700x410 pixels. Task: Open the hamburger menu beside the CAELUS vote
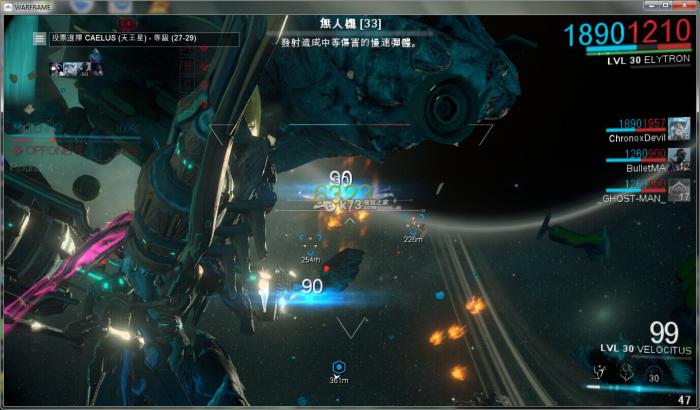click(x=39, y=39)
